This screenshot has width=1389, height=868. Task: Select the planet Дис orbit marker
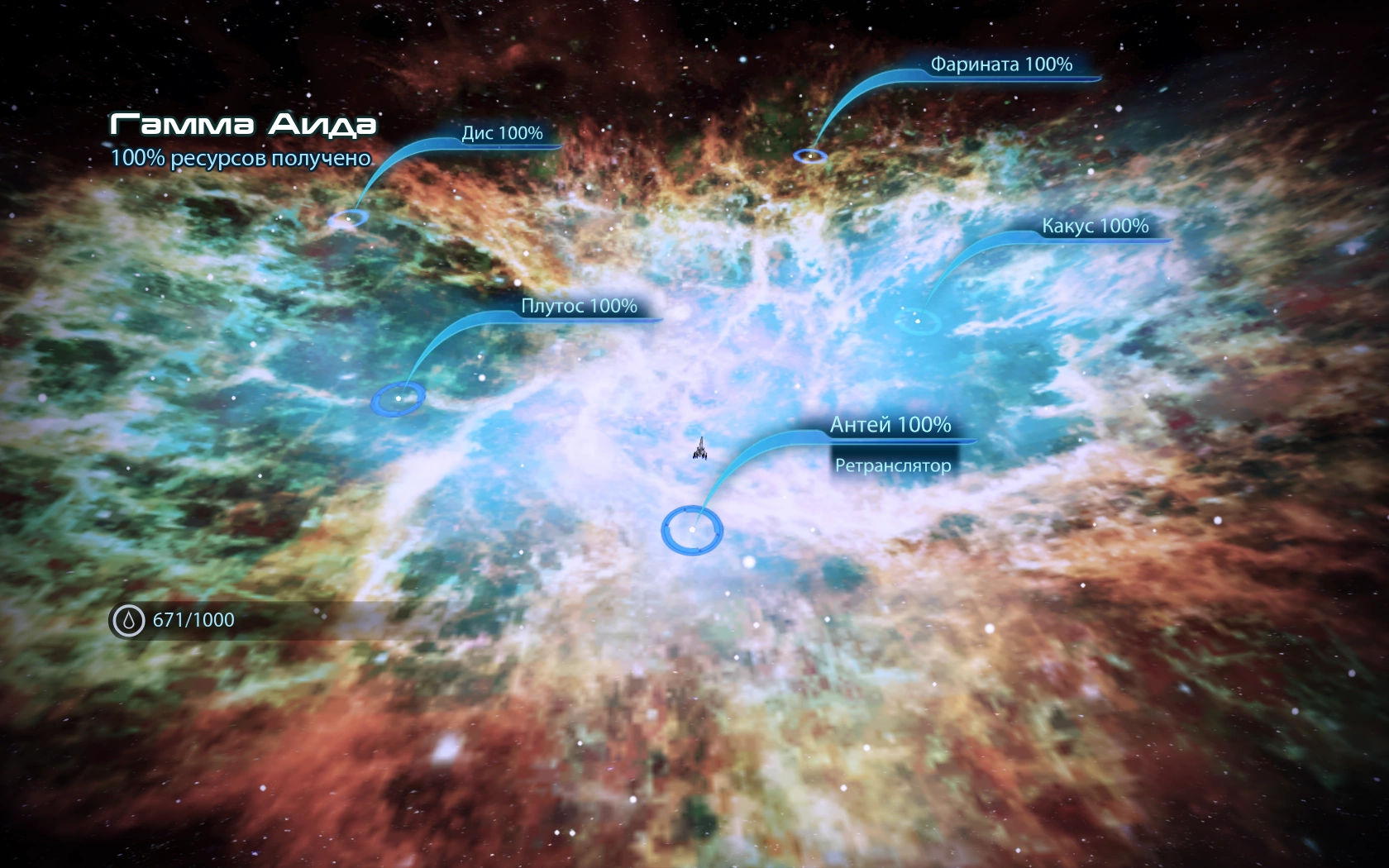(x=348, y=218)
